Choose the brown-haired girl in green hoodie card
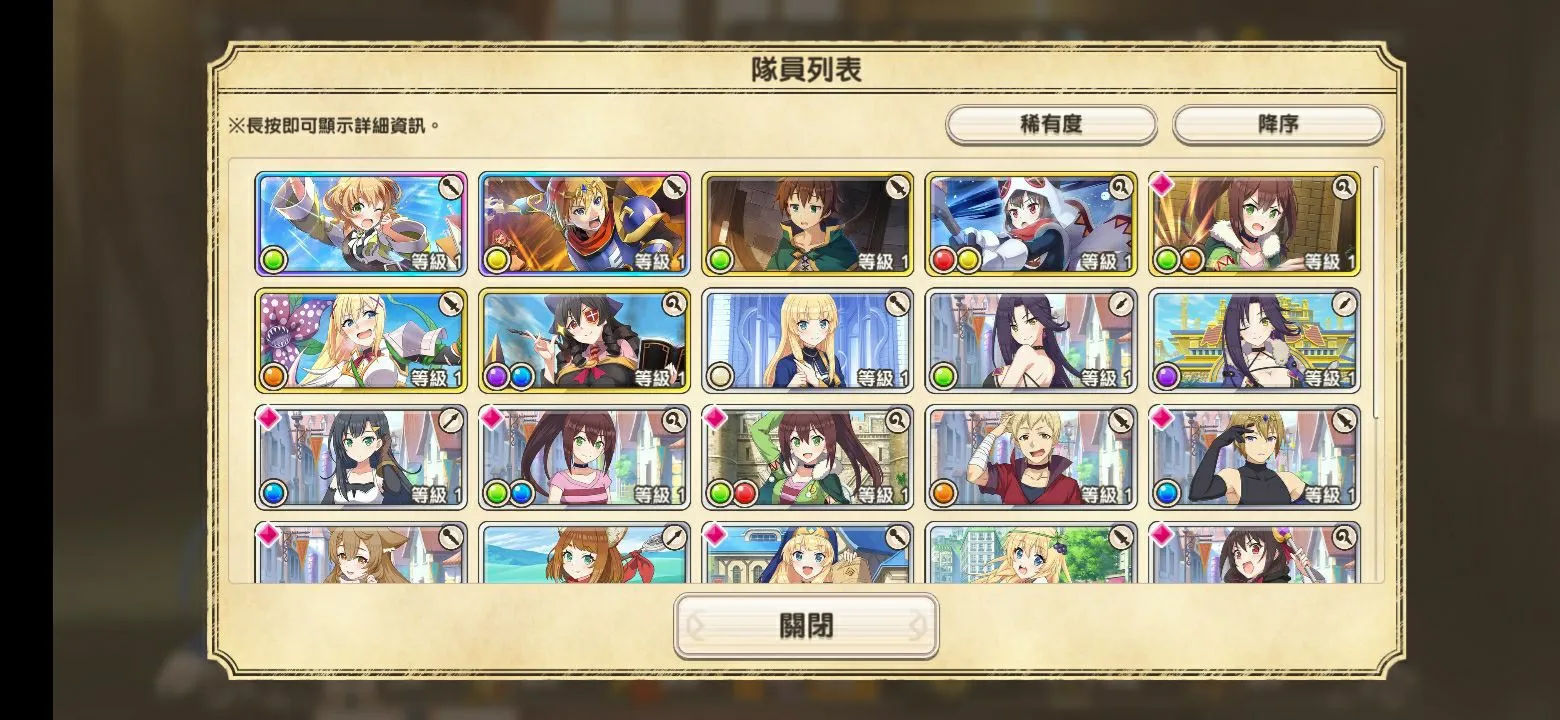The height and width of the screenshot is (720, 1560). [x=807, y=457]
